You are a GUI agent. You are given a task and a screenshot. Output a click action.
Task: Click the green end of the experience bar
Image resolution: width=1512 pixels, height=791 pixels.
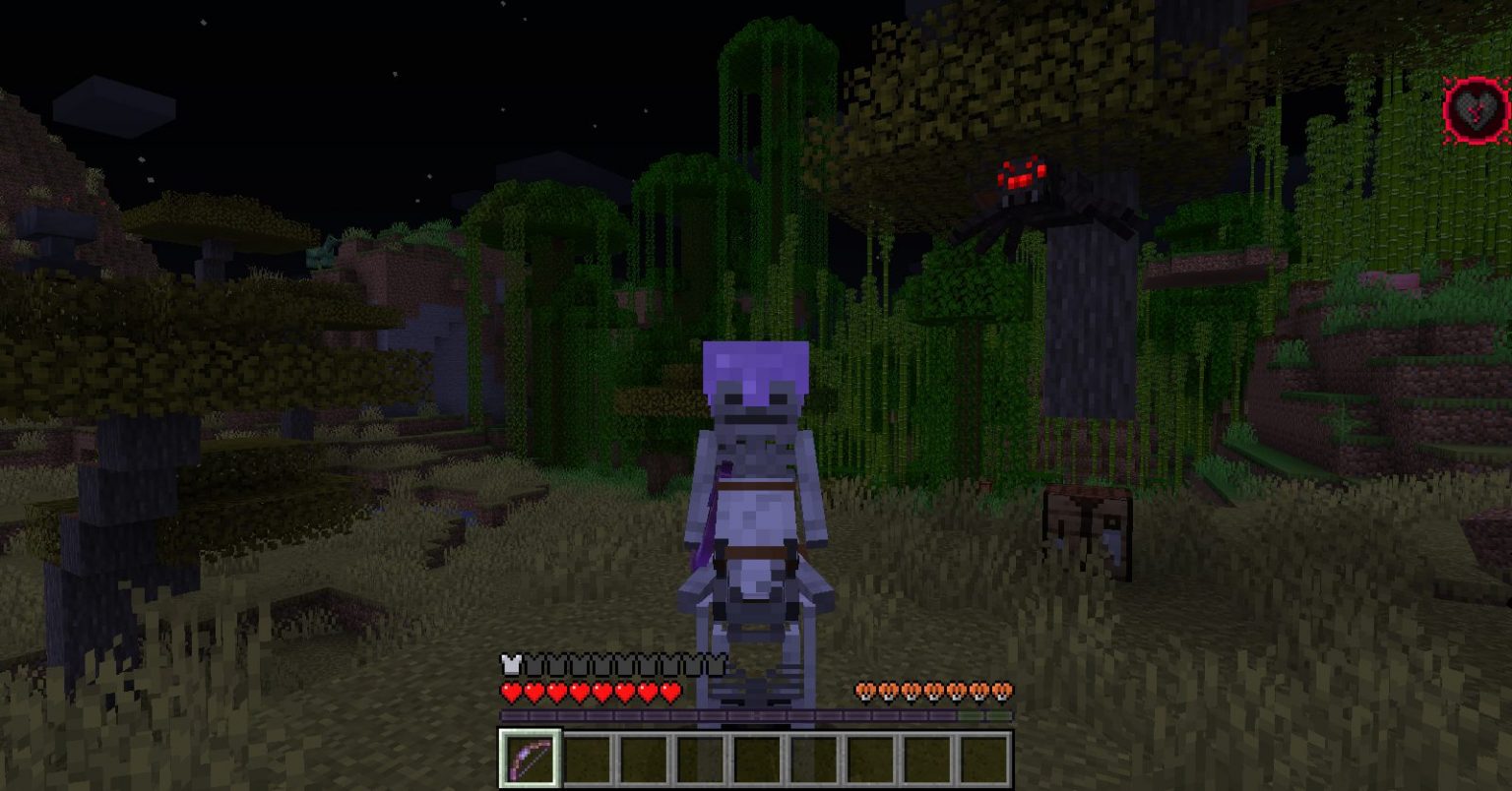999,716
